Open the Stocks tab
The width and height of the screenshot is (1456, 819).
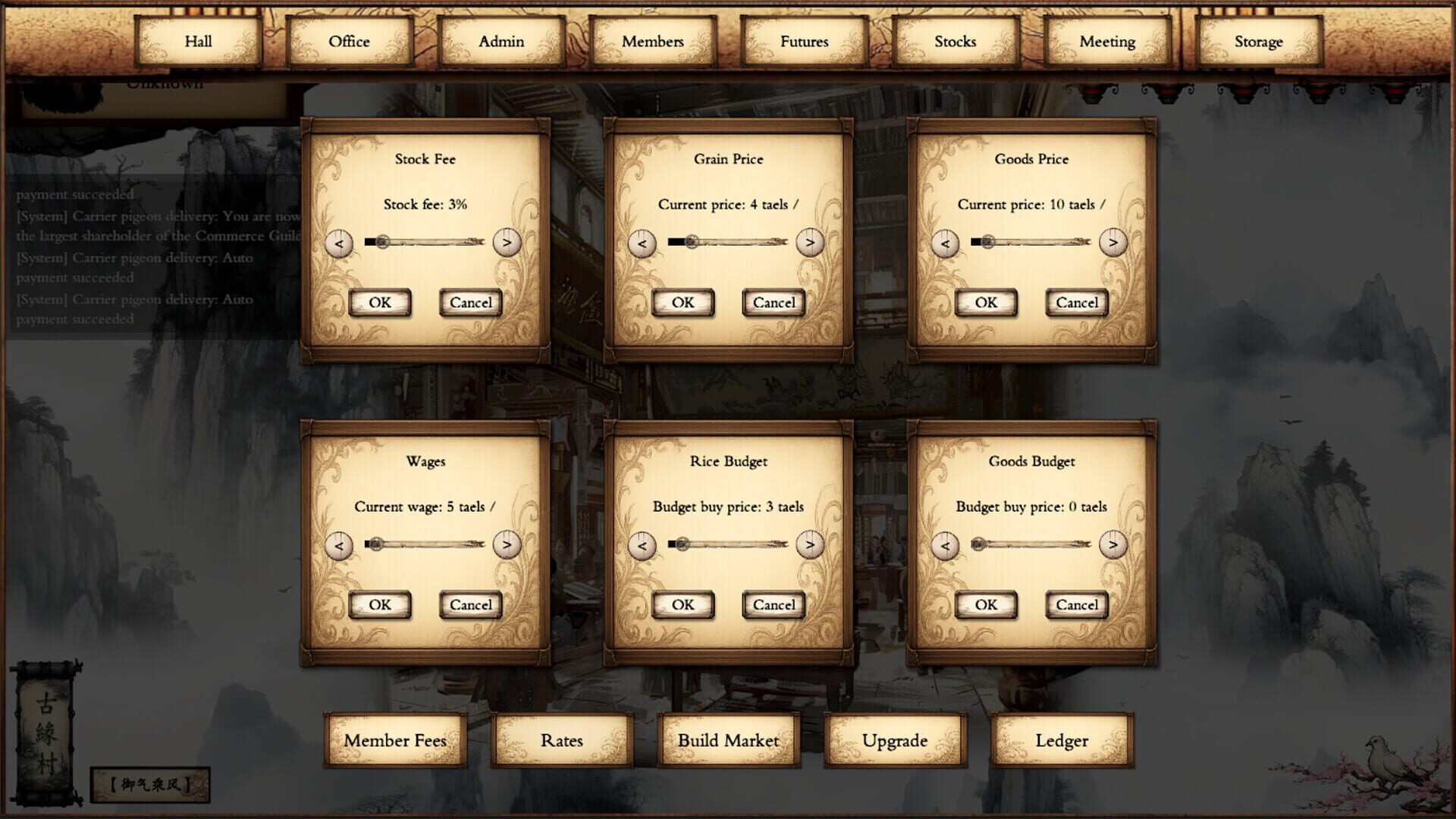point(954,42)
